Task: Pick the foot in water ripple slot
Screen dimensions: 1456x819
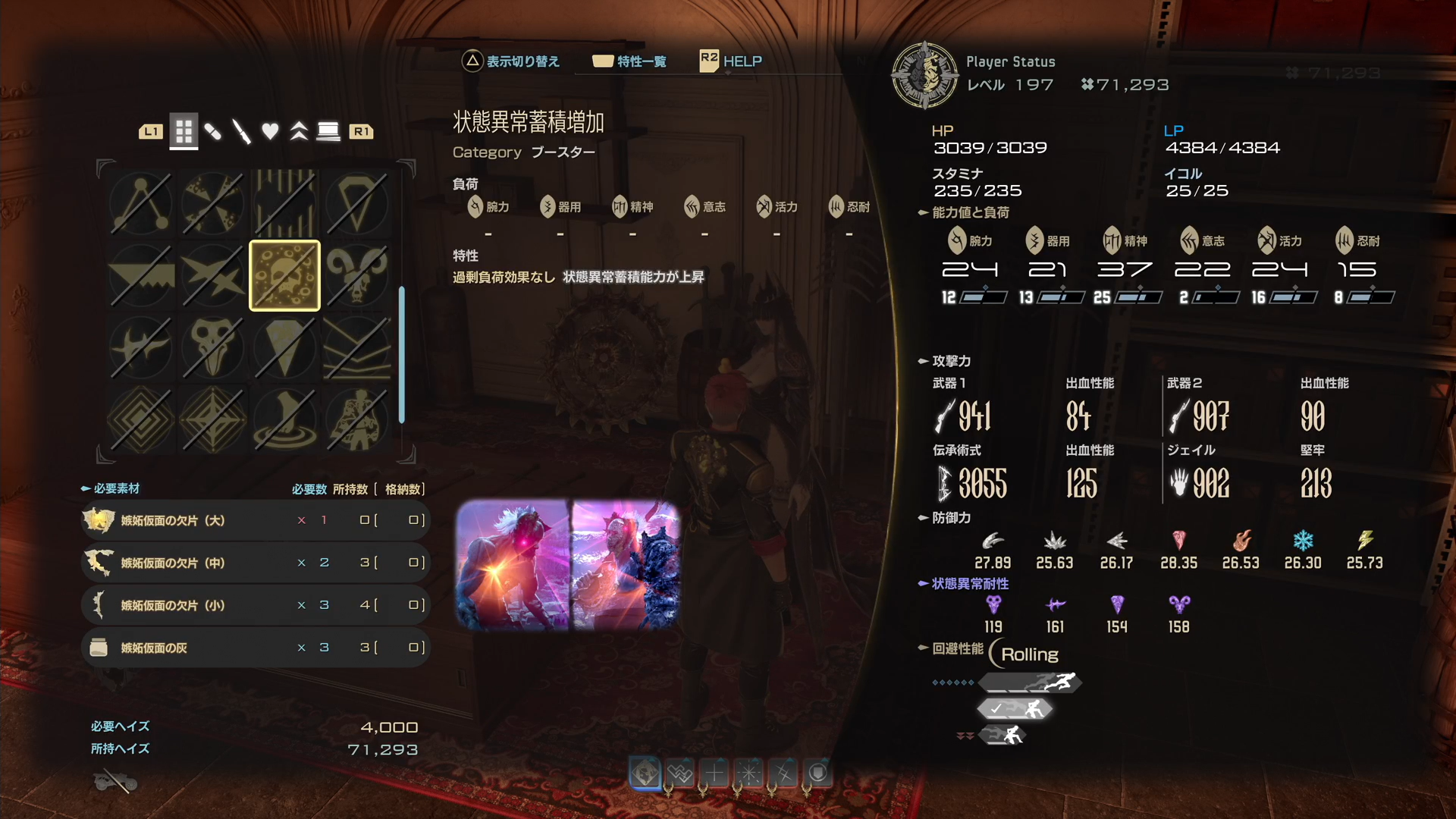Action: tap(284, 419)
